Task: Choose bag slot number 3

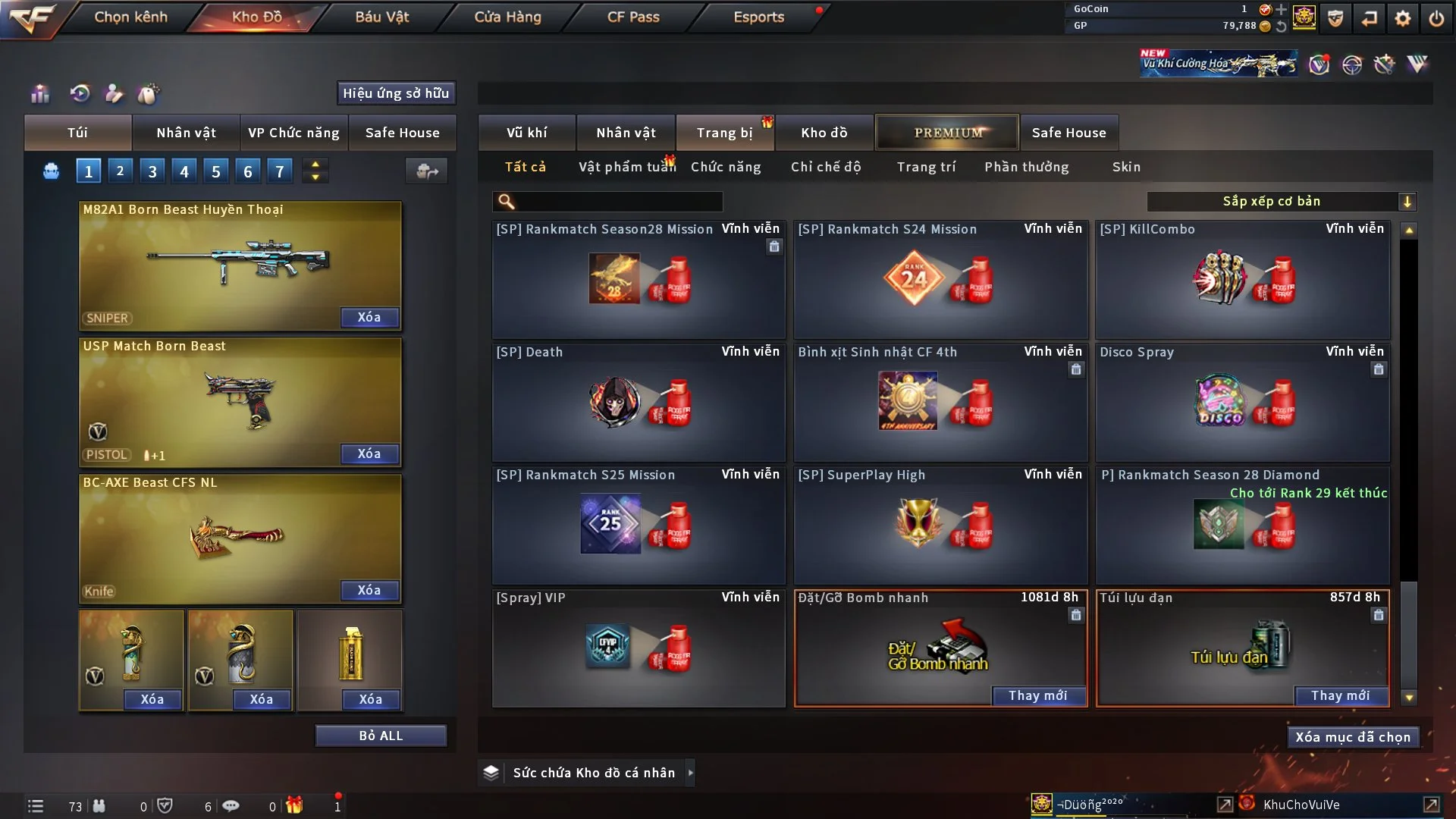Action: point(152,171)
